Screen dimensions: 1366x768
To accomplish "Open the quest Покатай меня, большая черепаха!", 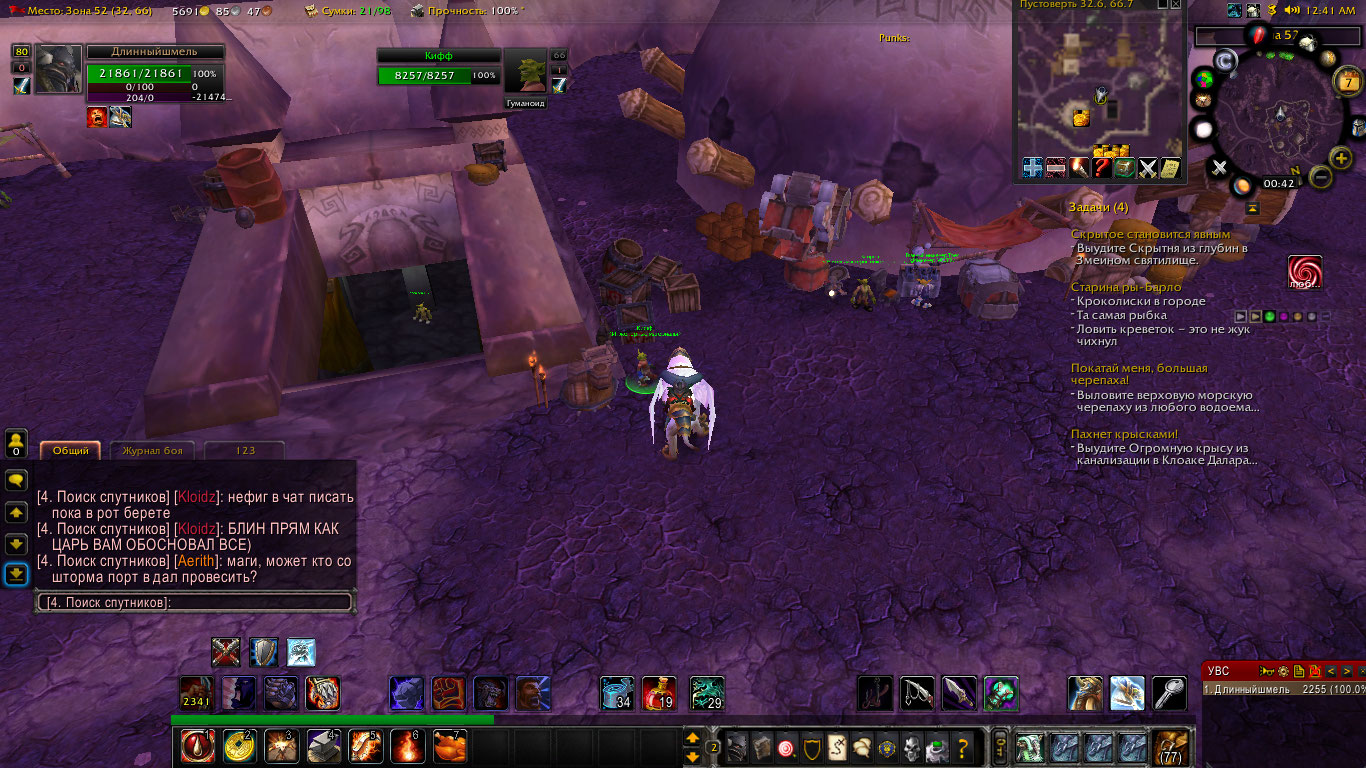I will 1138,374.
